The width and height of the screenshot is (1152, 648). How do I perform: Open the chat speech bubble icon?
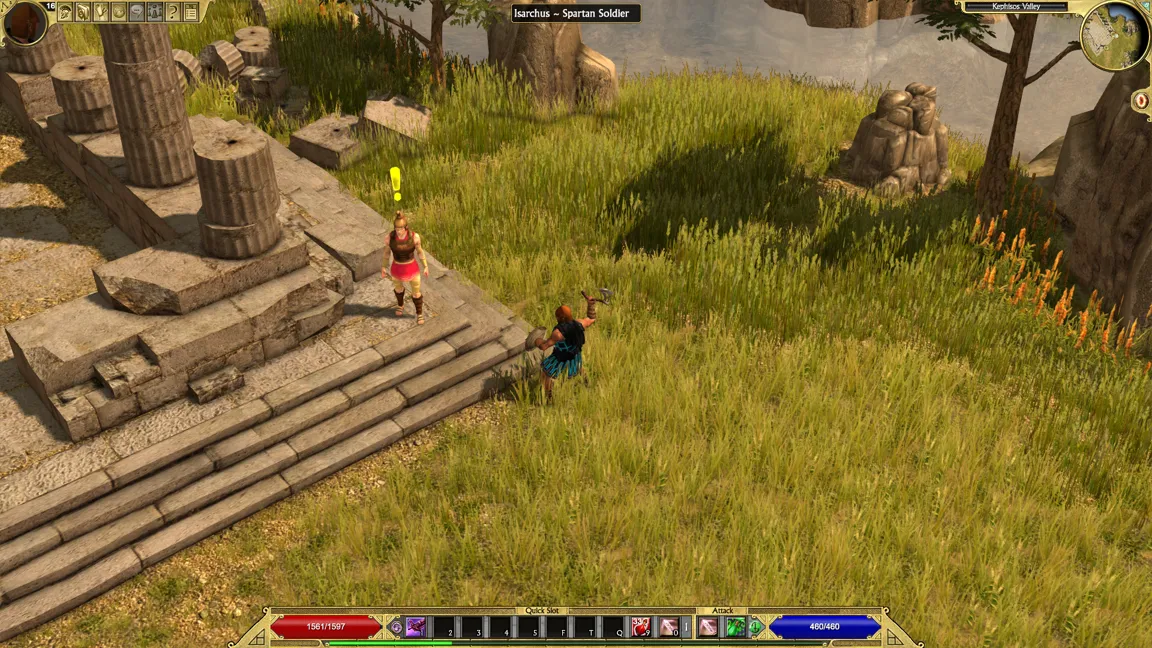coord(137,12)
